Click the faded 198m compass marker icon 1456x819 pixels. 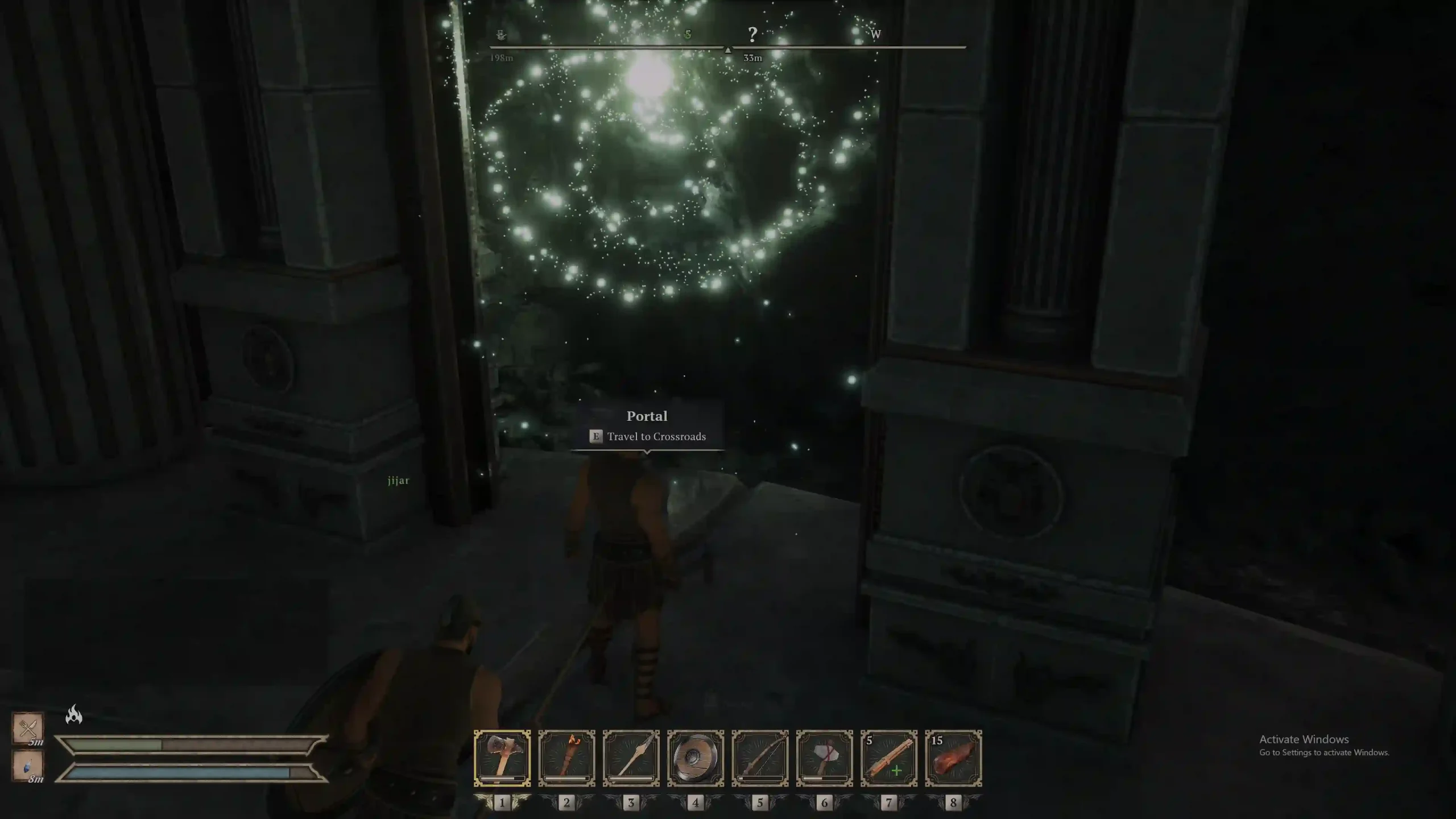coord(501,35)
